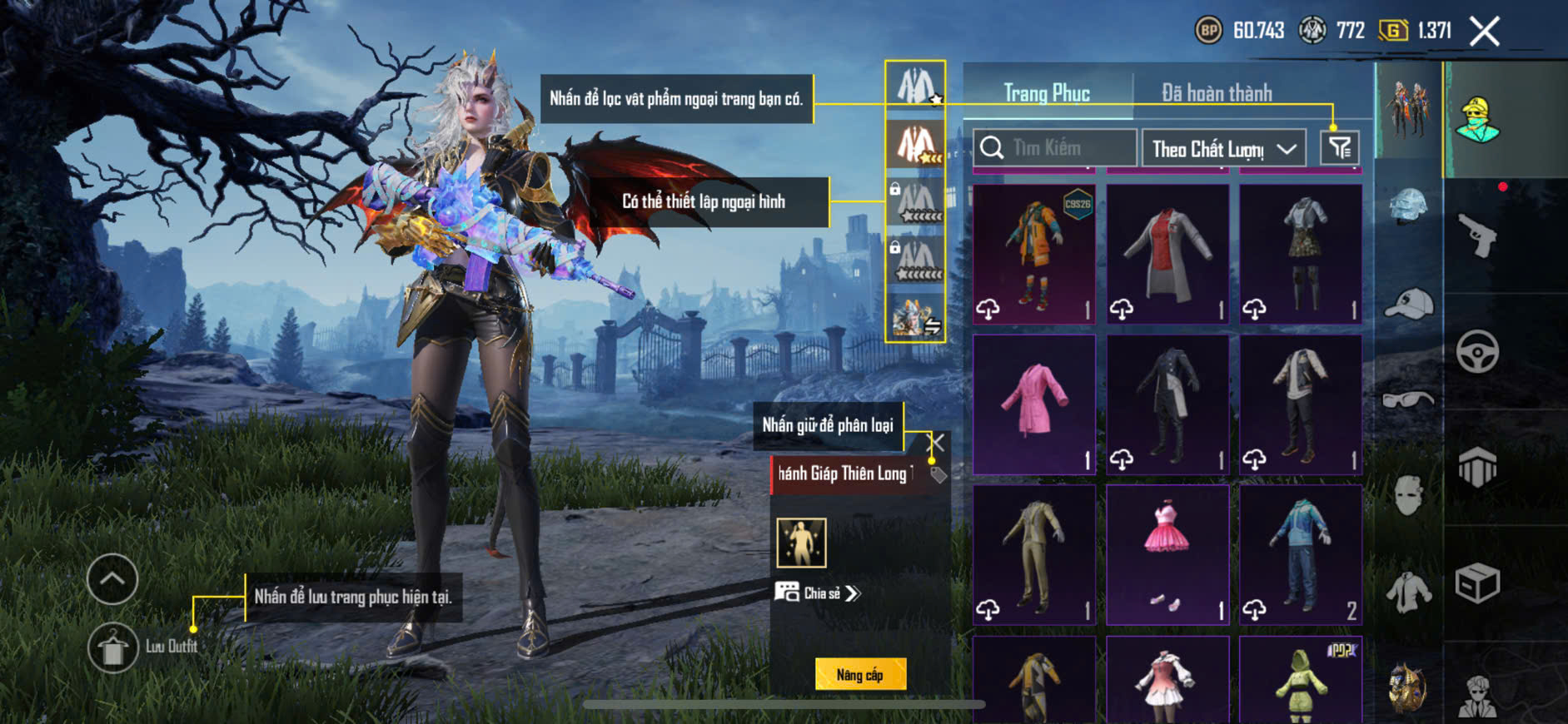Image resolution: width=1568 pixels, height=724 pixels.
Task: Select the orange CBS26 jacket outfit
Action: 1034,254
